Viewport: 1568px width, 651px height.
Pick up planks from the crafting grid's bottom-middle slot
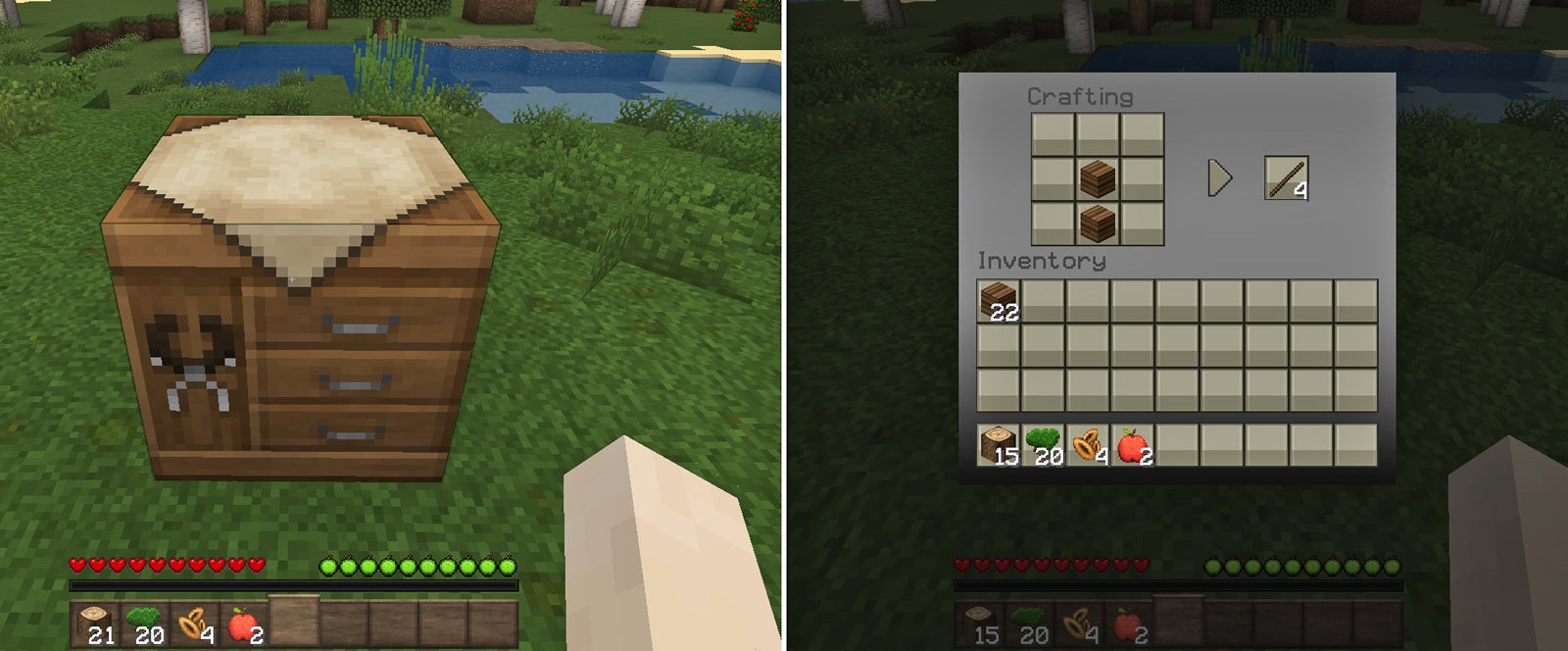(1098, 223)
